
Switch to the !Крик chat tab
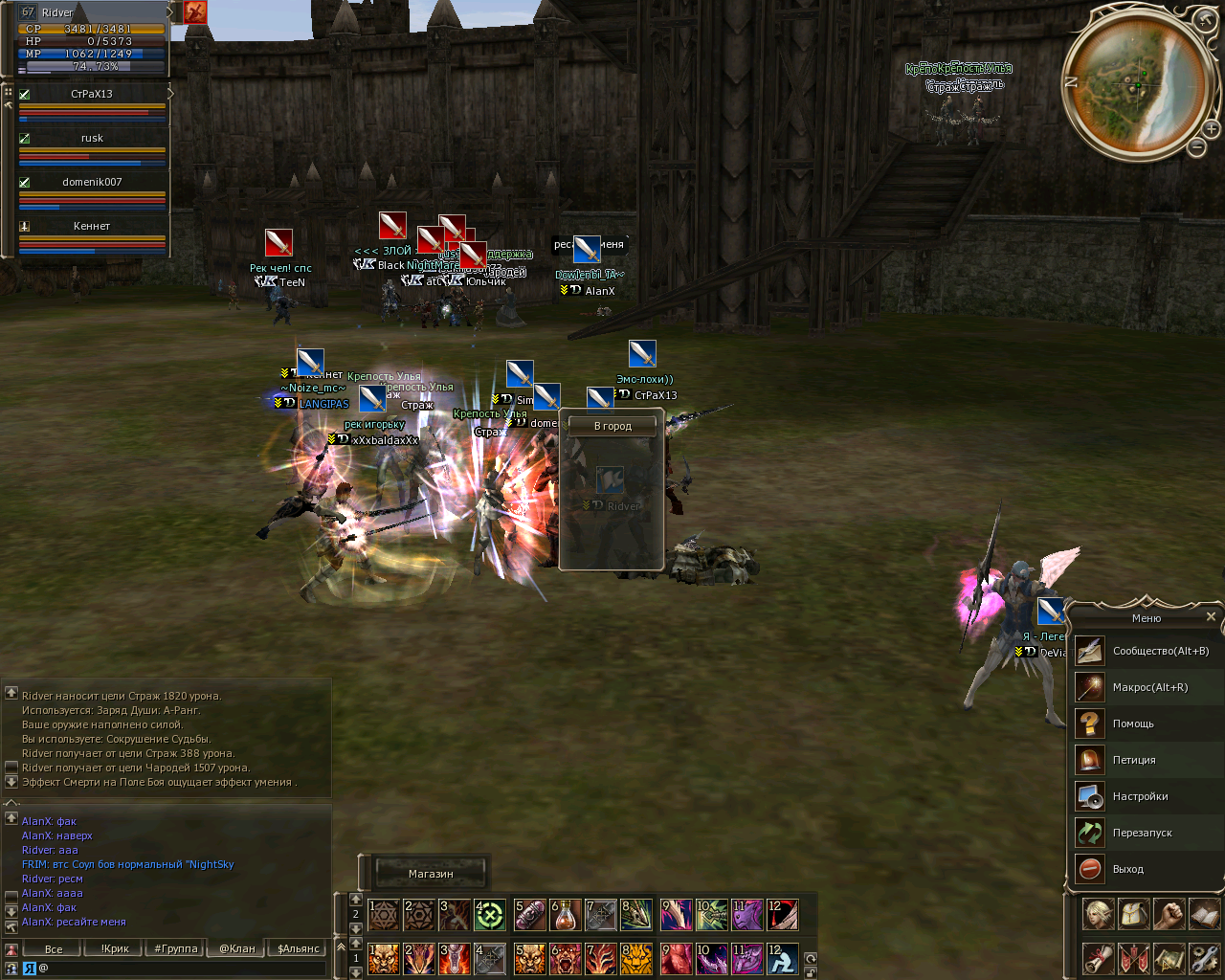coord(115,948)
